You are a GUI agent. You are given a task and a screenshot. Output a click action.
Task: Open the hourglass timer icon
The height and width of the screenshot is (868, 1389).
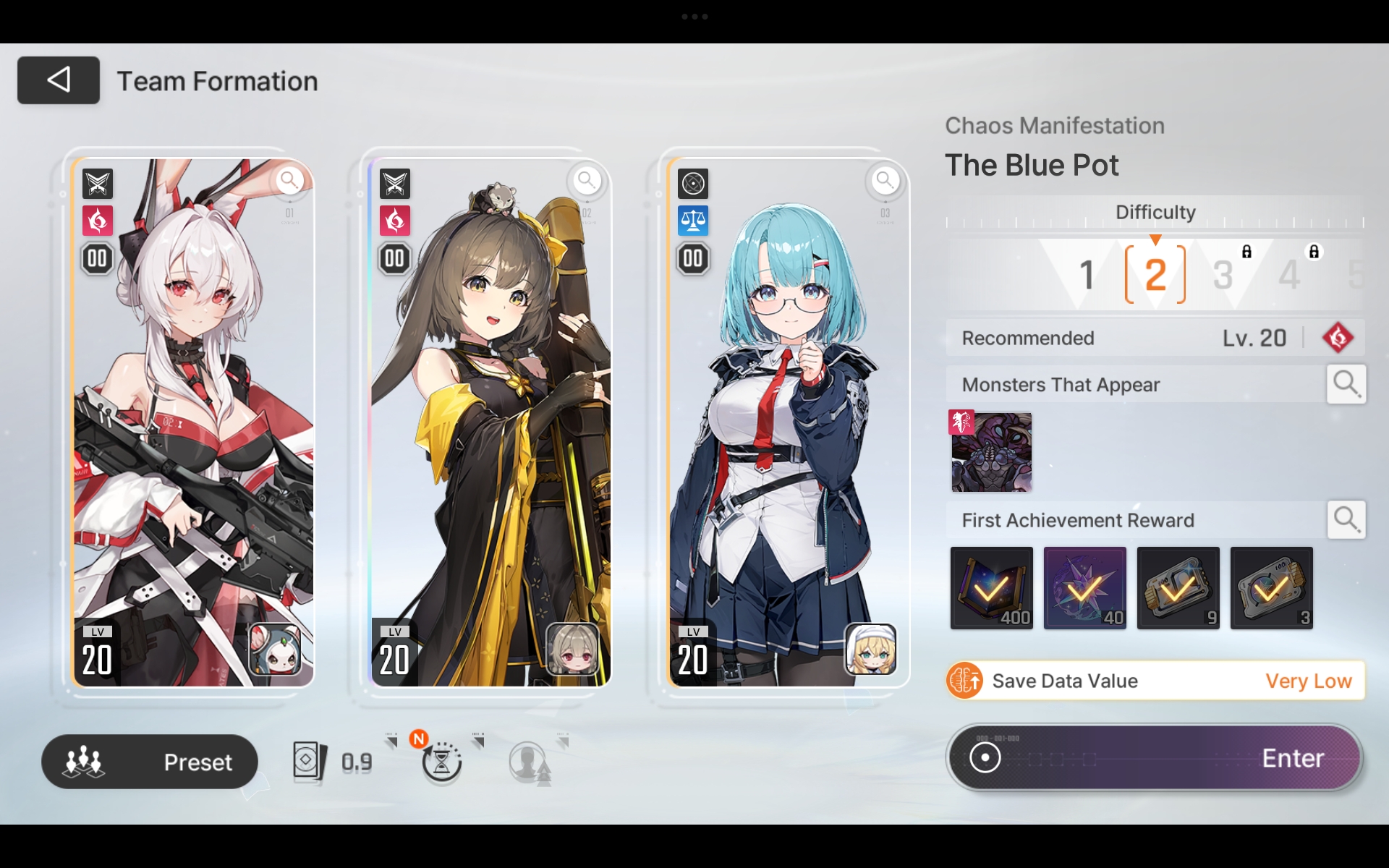[441, 762]
